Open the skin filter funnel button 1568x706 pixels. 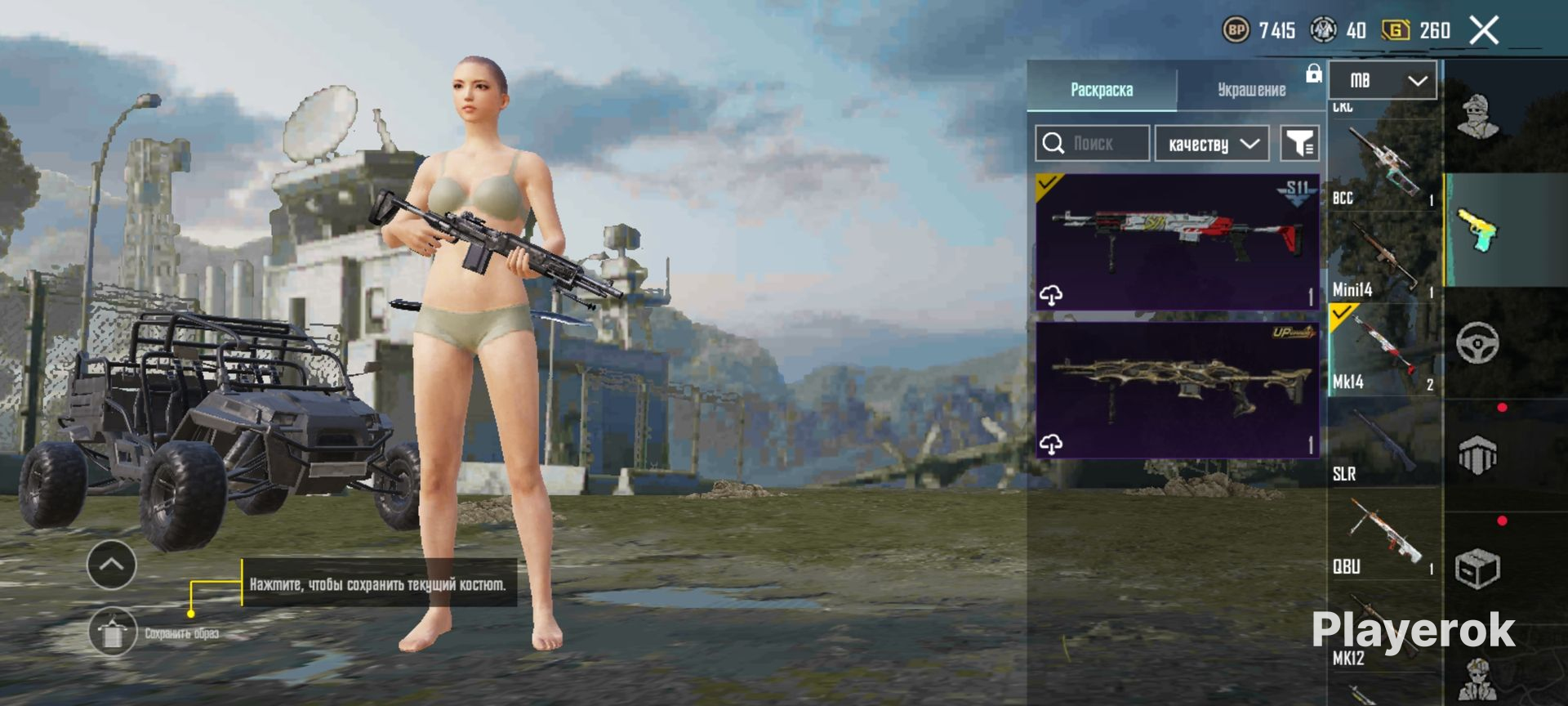(1298, 144)
